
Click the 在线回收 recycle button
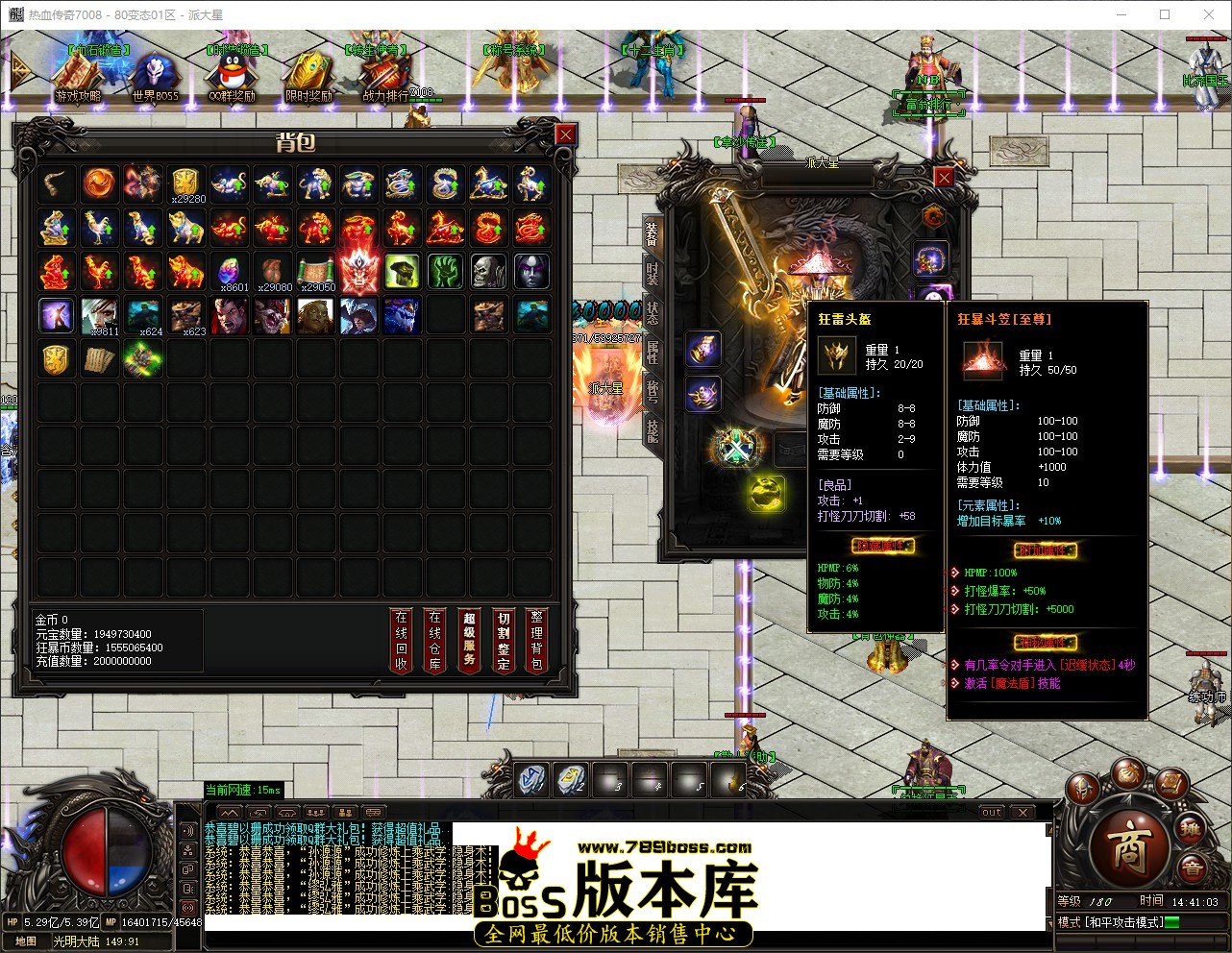401,640
